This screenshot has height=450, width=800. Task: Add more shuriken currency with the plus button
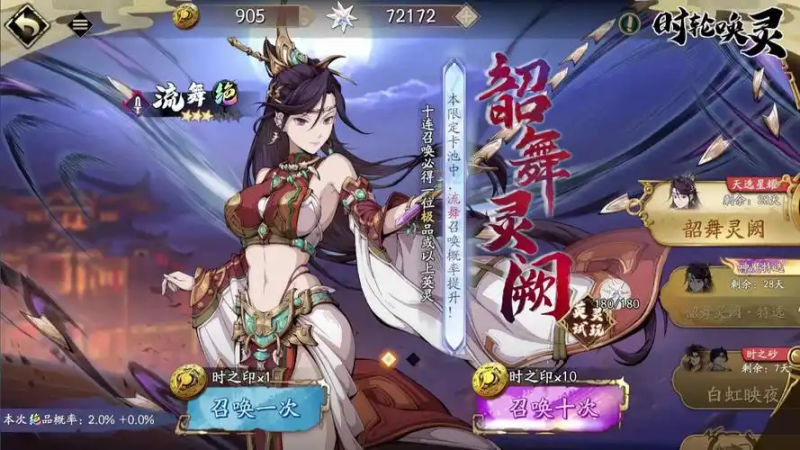tap(464, 16)
